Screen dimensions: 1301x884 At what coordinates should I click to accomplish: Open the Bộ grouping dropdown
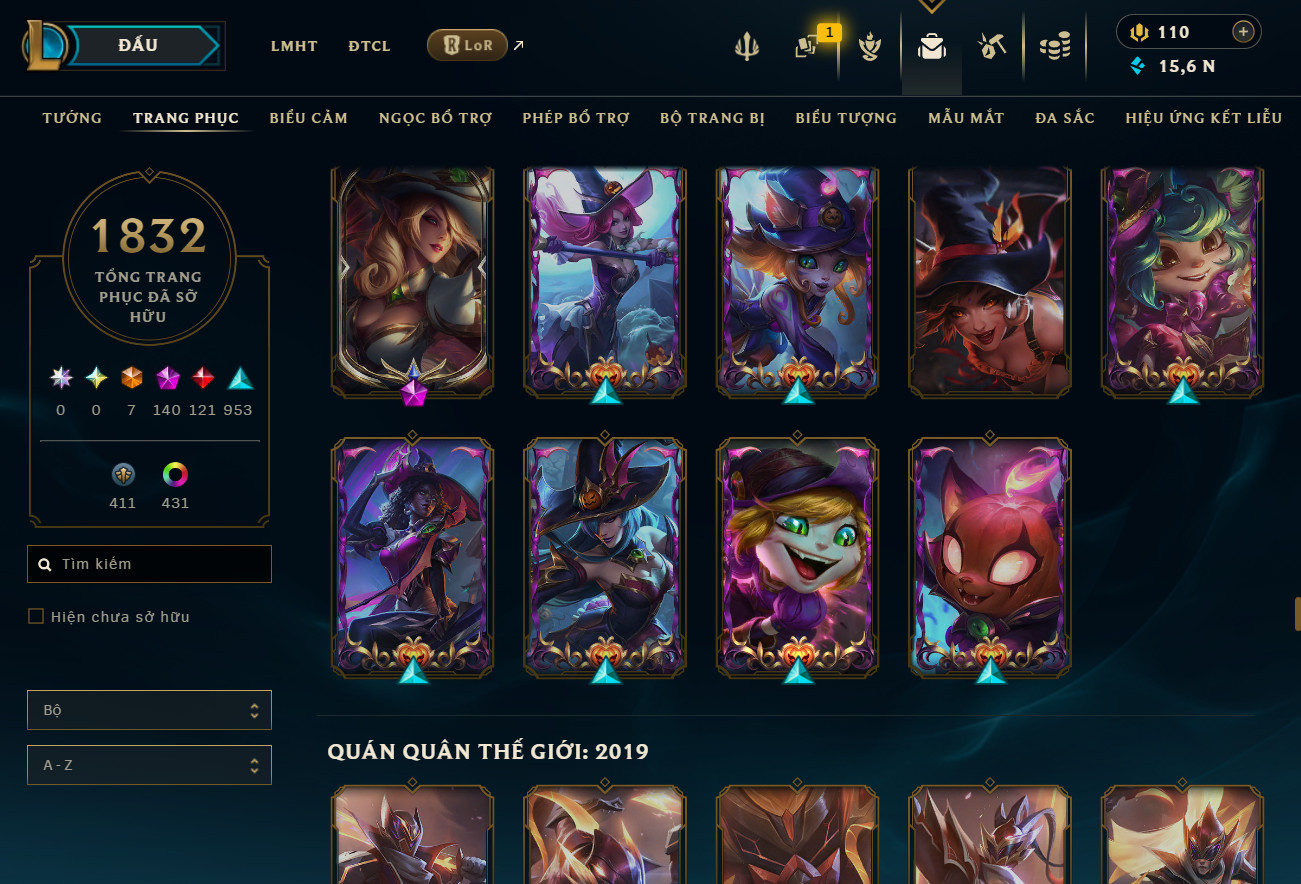click(x=149, y=710)
